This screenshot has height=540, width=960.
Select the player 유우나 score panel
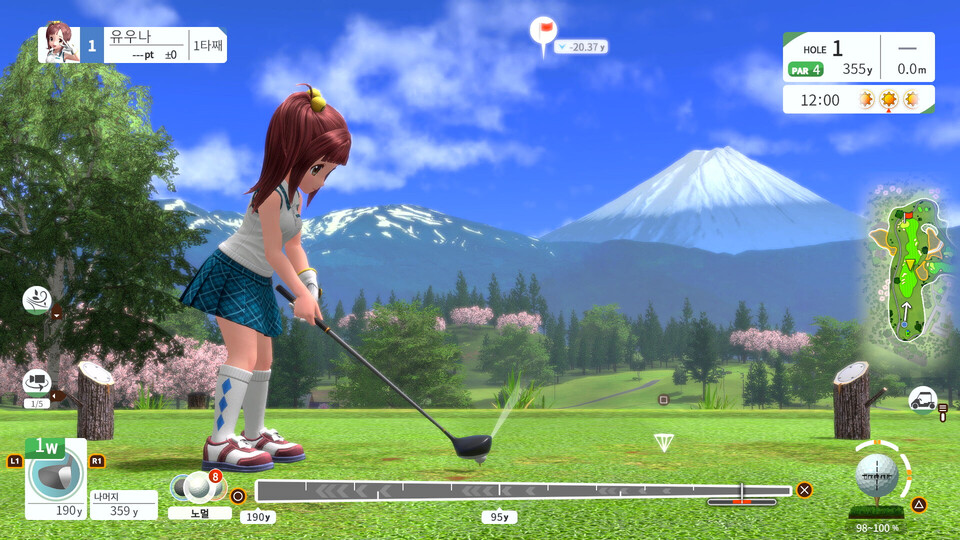[x=132, y=45]
